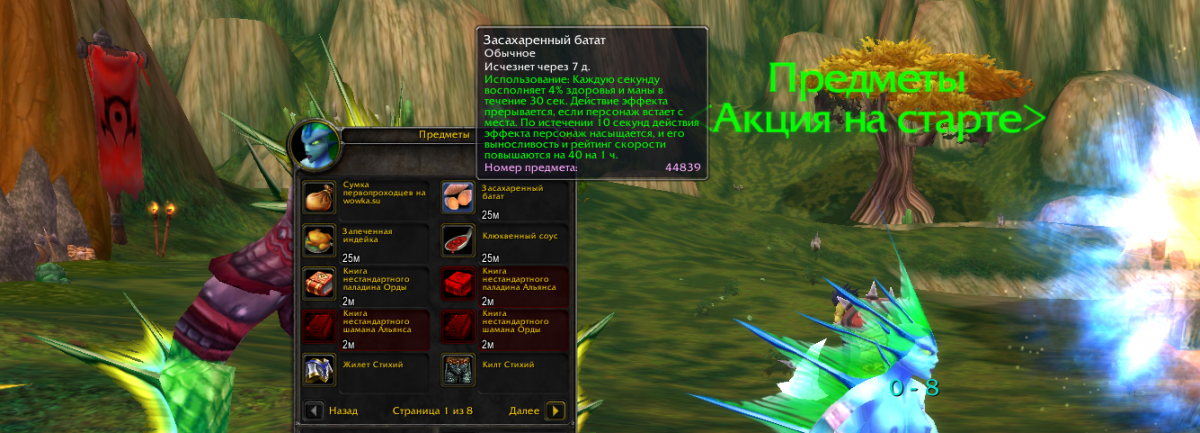Viewport: 1200px width, 433px height.
Task: Click the Назад previous page arrow
Action: click(x=314, y=410)
